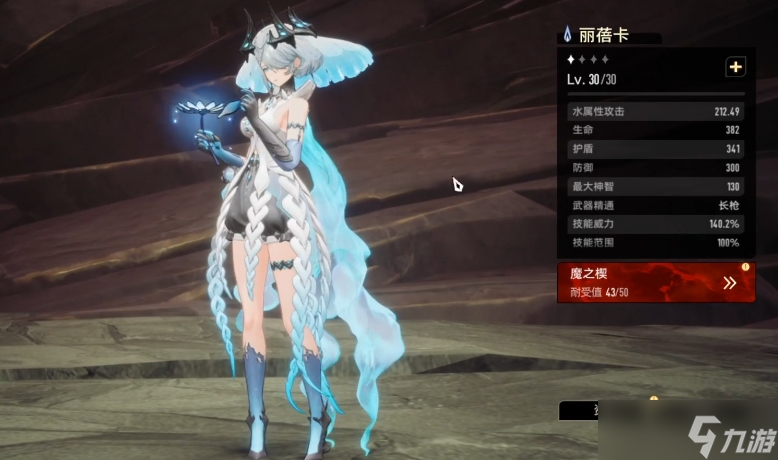The height and width of the screenshot is (460, 778).
Task: Open the 魔之楔 red panel
Action: [655, 282]
